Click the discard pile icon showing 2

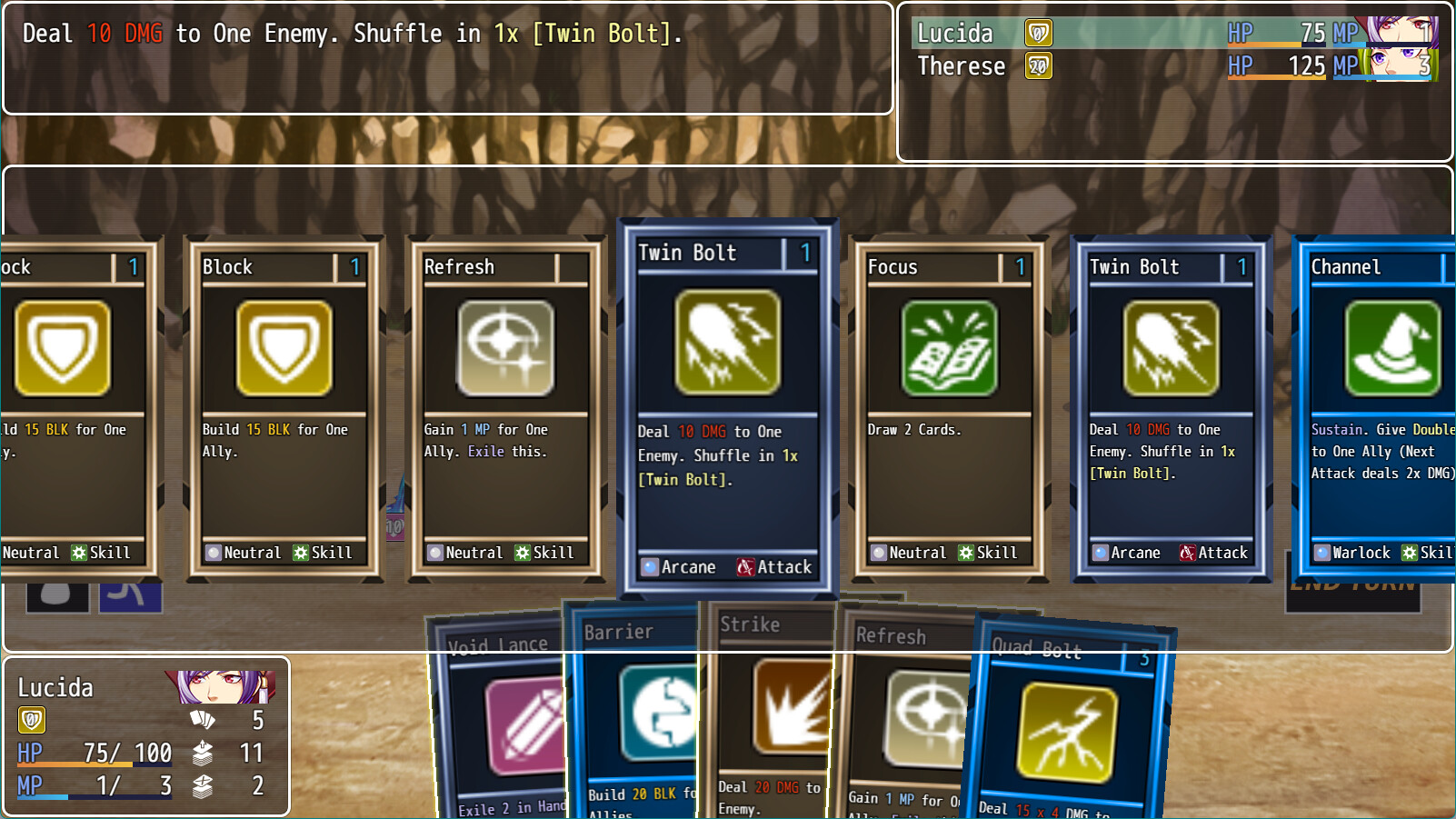pyautogui.click(x=204, y=786)
